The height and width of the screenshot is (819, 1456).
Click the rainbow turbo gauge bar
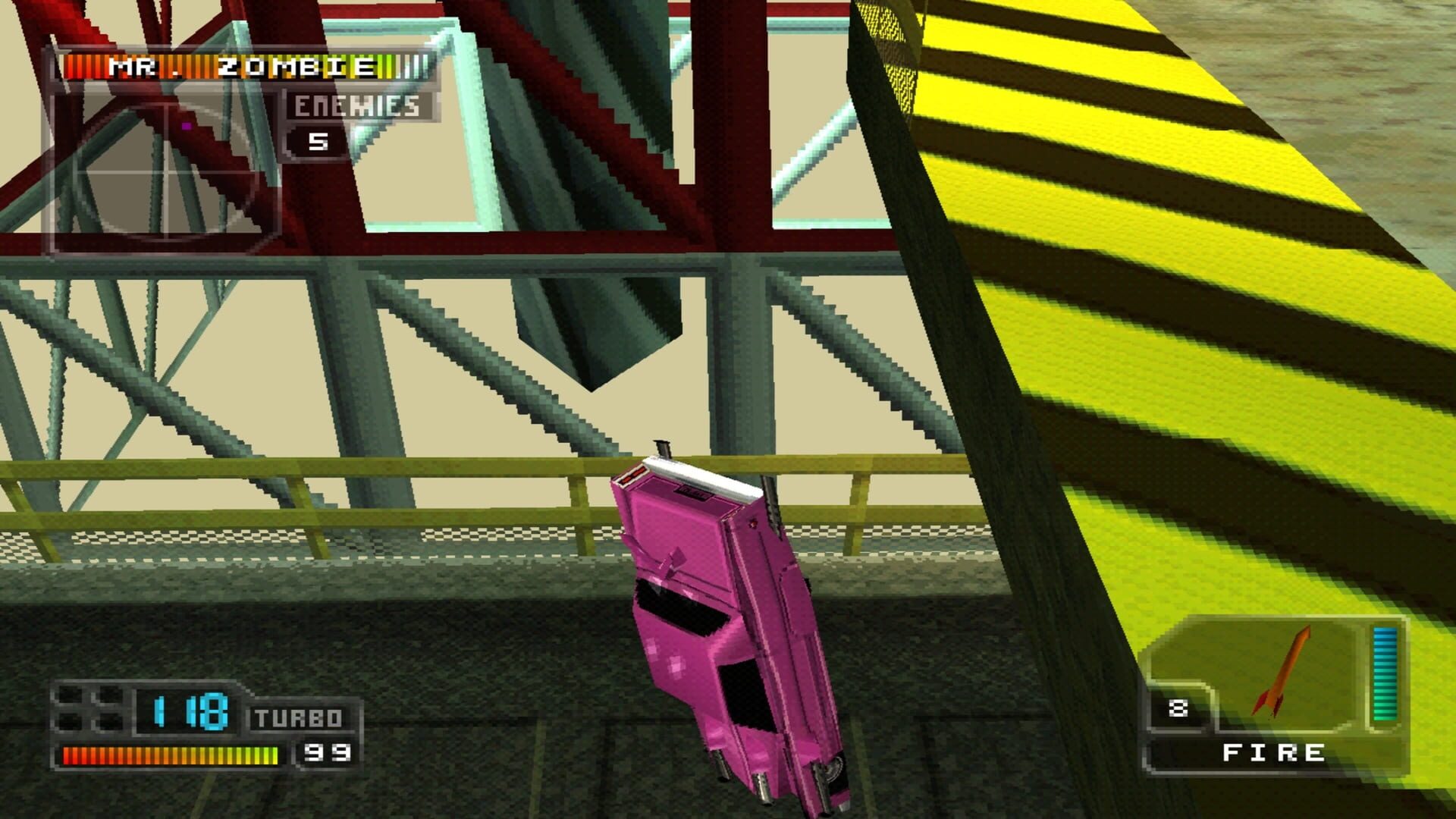[x=168, y=755]
